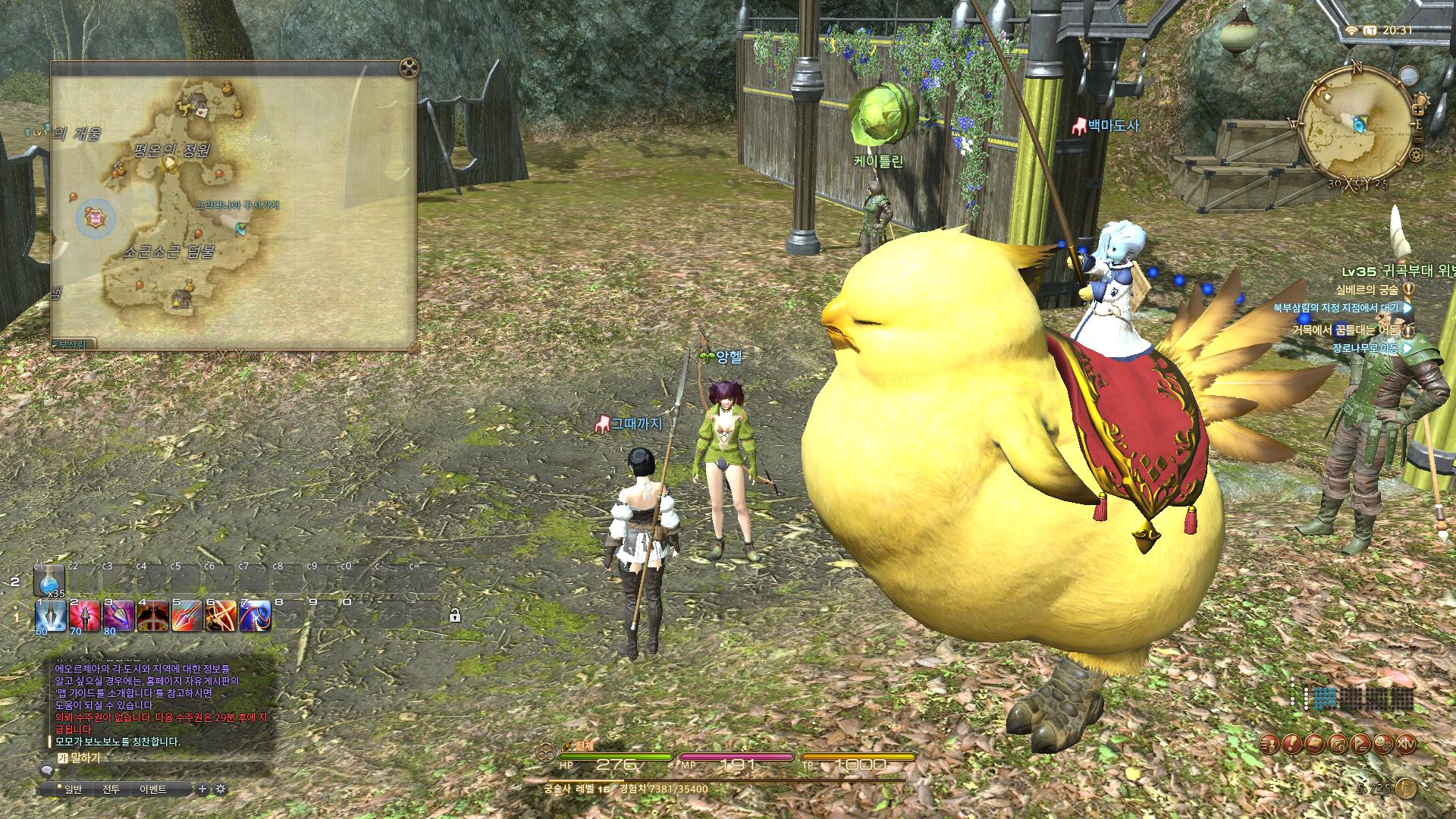Close the large map window
1456x819 pixels.
pyautogui.click(x=409, y=68)
